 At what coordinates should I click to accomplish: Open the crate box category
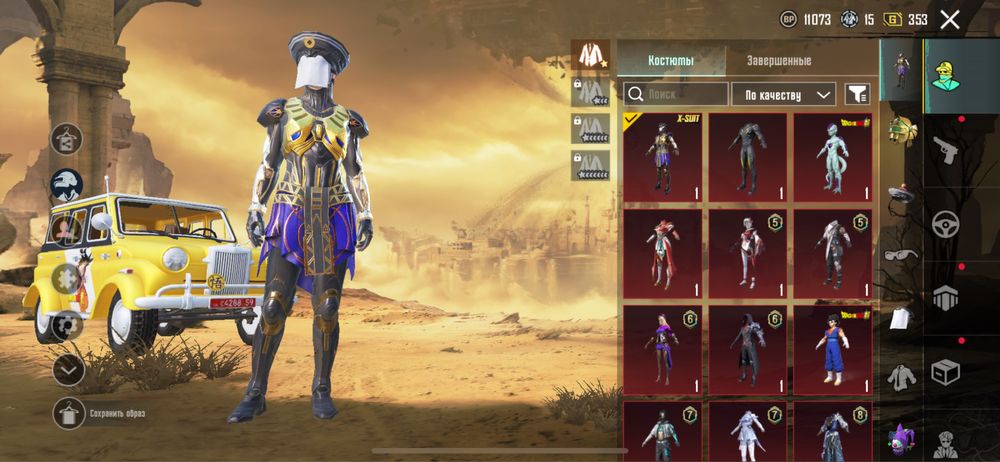pos(945,372)
